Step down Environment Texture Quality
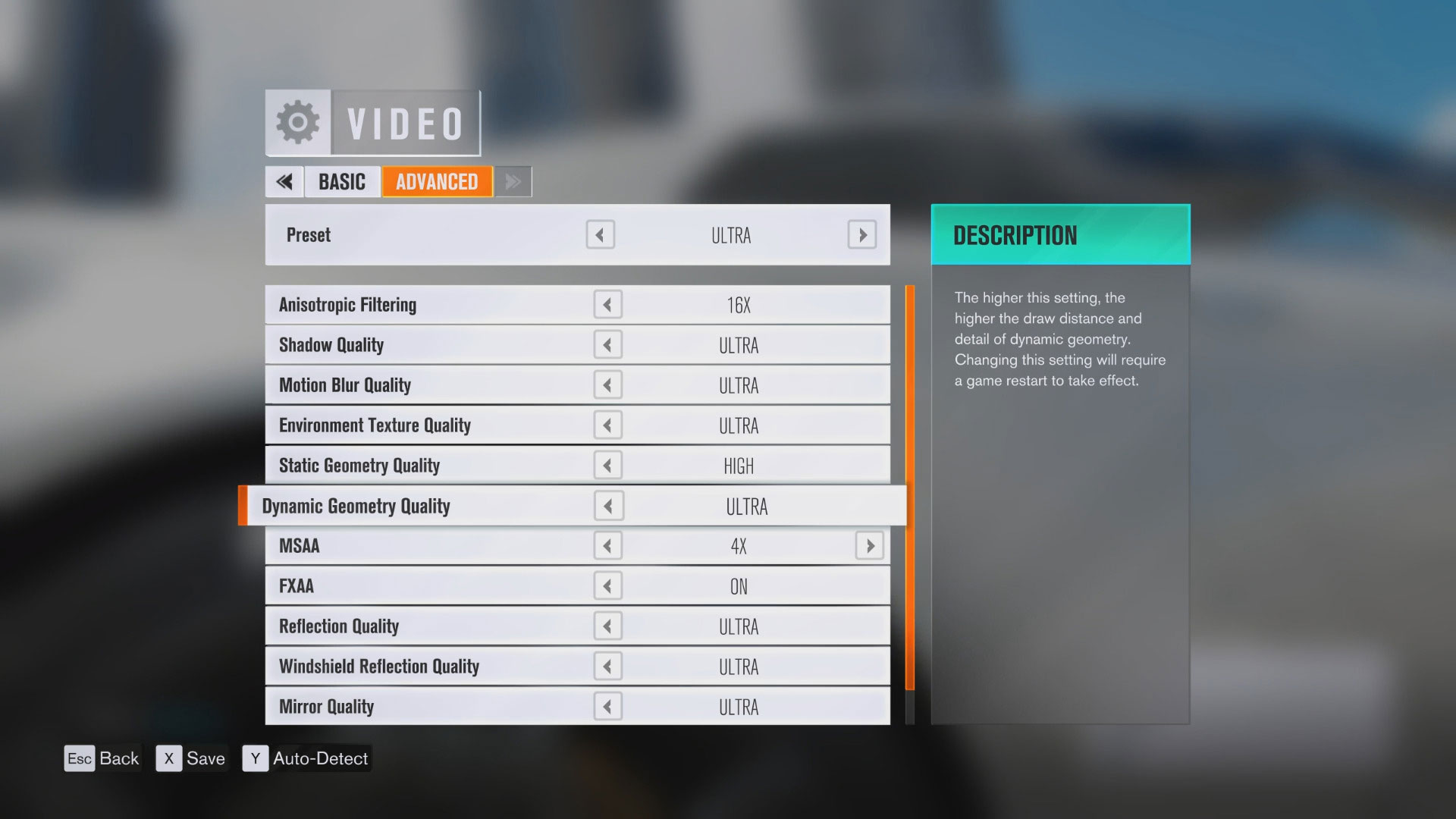This screenshot has height=819, width=1456. click(607, 425)
